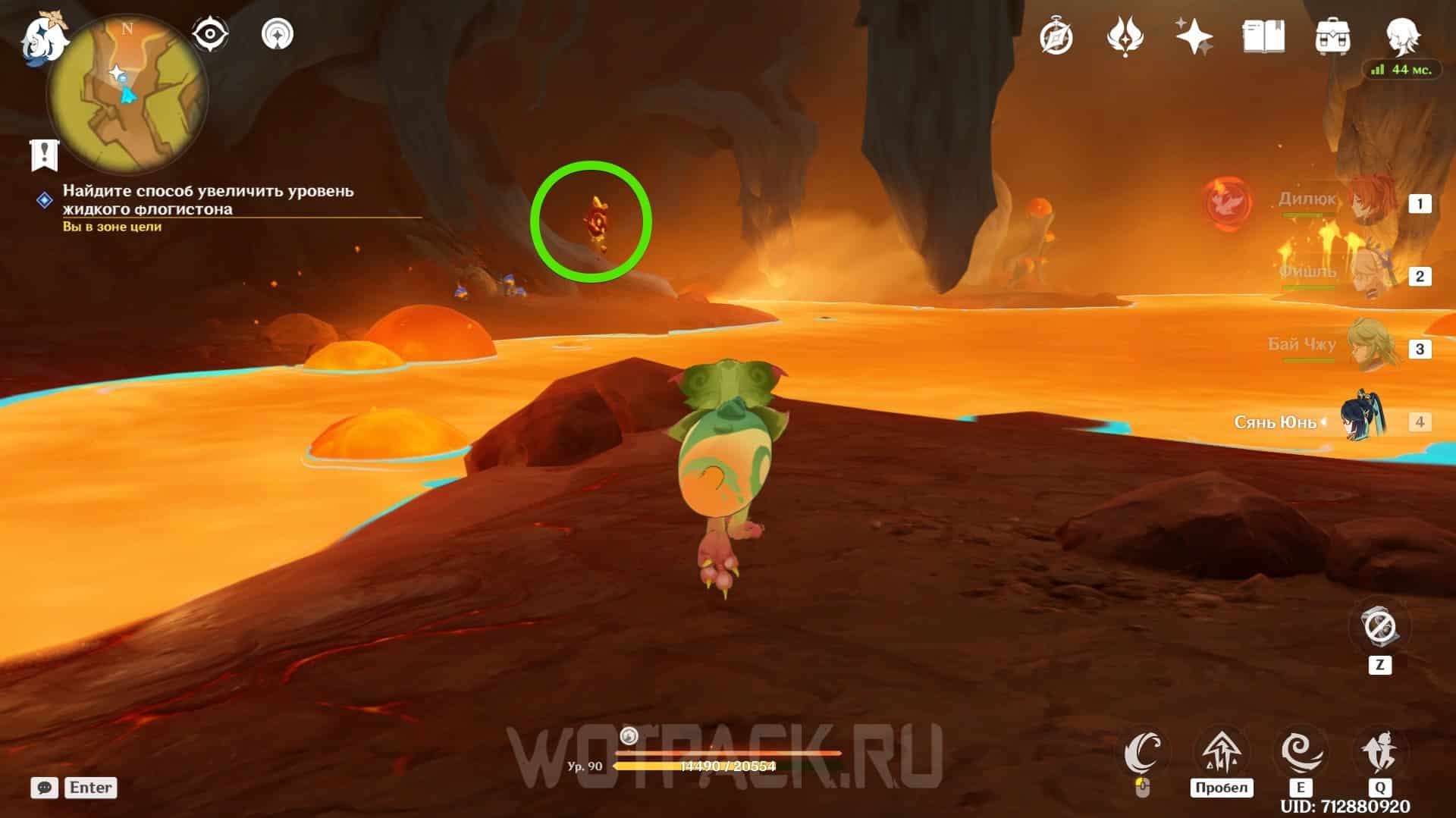Click the quest exclamation bookmark icon

(x=45, y=155)
